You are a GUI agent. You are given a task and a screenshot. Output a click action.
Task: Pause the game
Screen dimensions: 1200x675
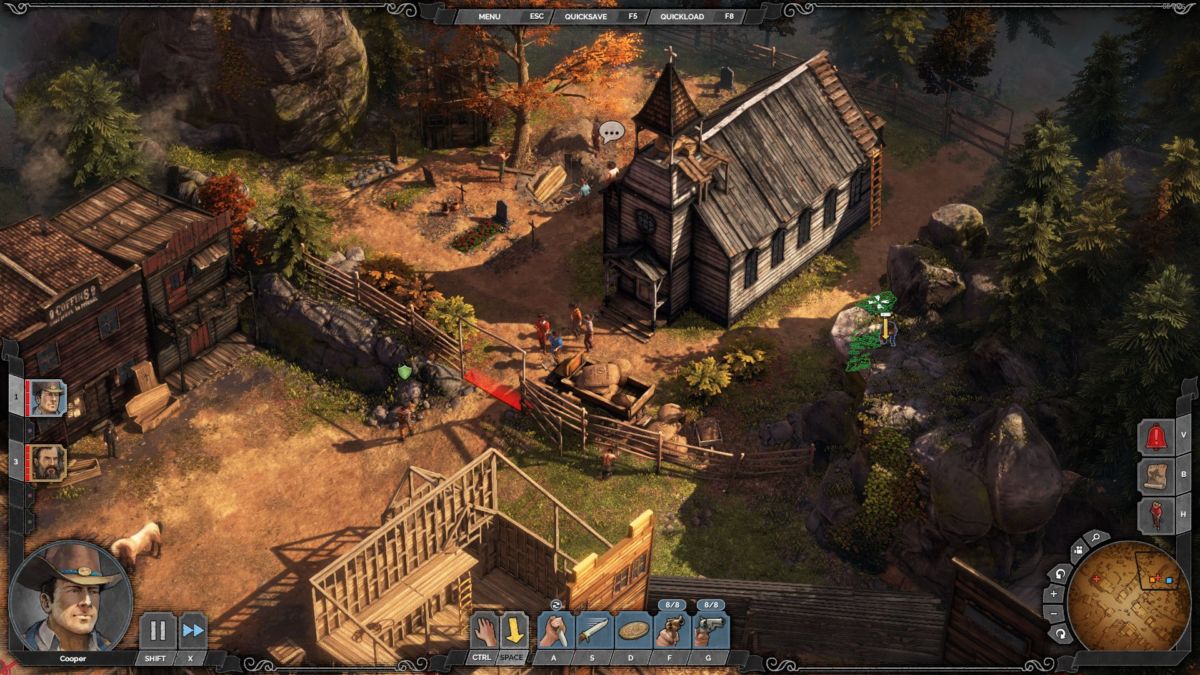point(157,631)
